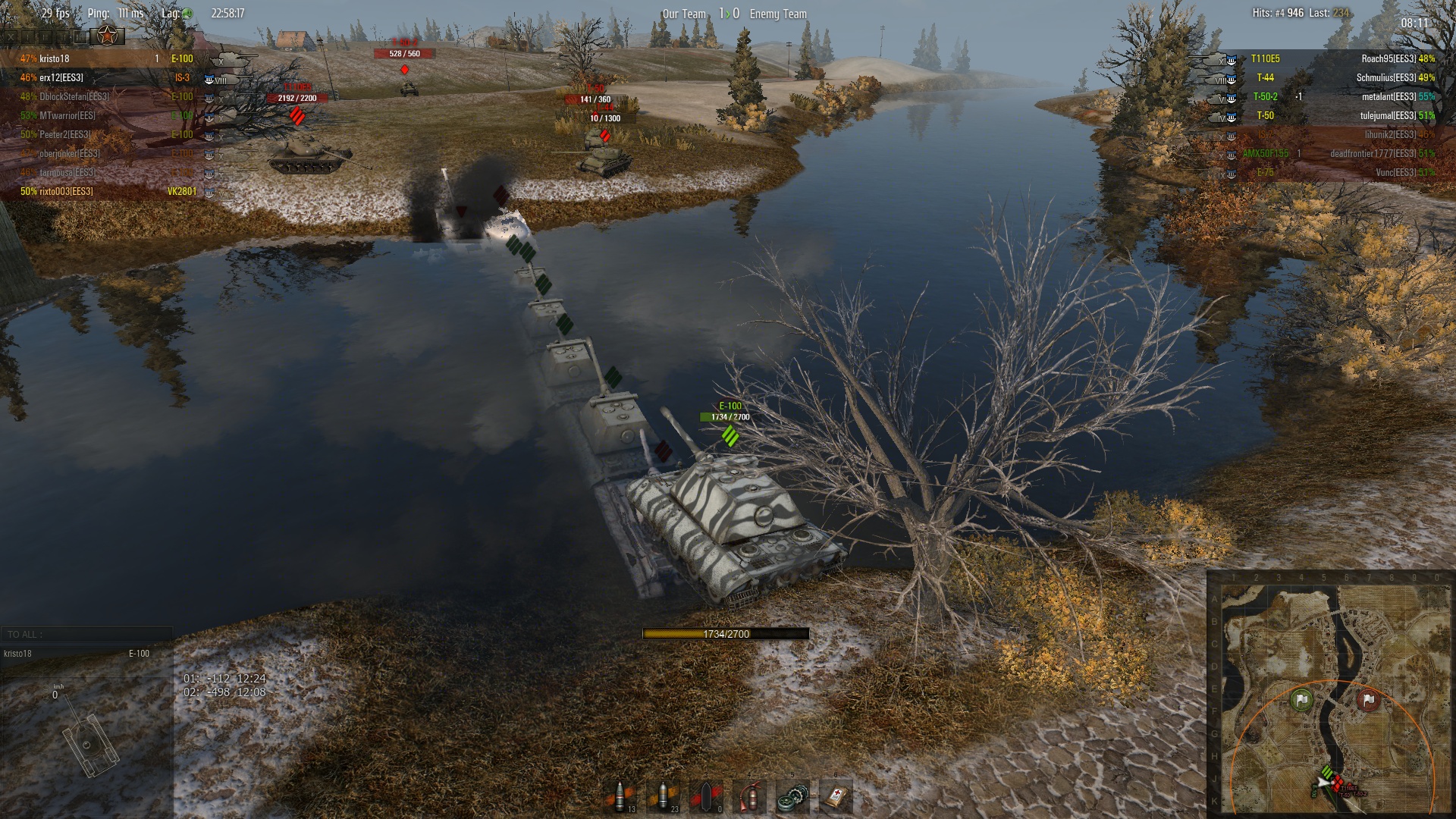Image resolution: width=1456 pixels, height=819 pixels.
Task: Click the red star panel mode button
Action: (107, 35)
